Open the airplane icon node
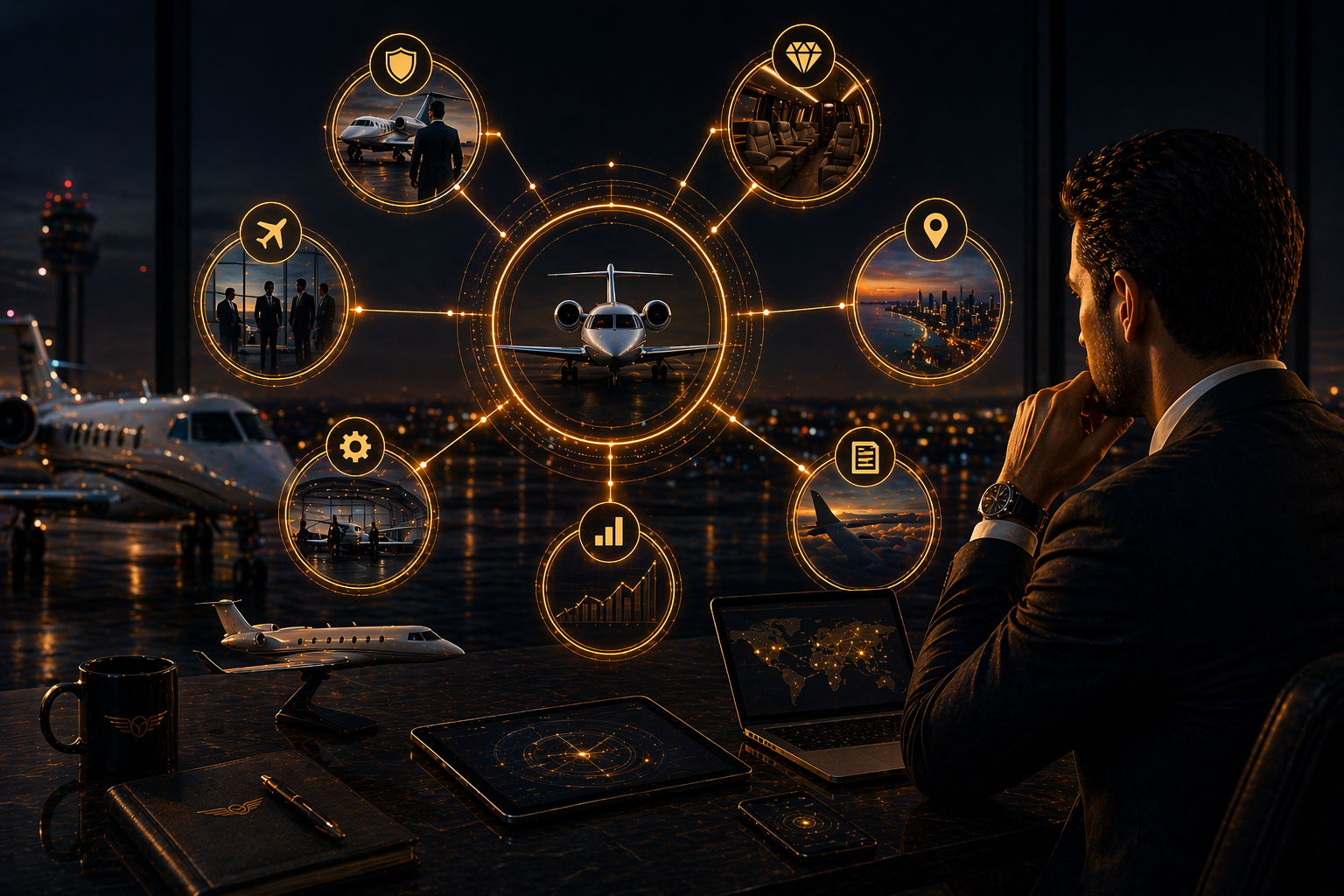Image resolution: width=1344 pixels, height=896 pixels. (x=270, y=234)
